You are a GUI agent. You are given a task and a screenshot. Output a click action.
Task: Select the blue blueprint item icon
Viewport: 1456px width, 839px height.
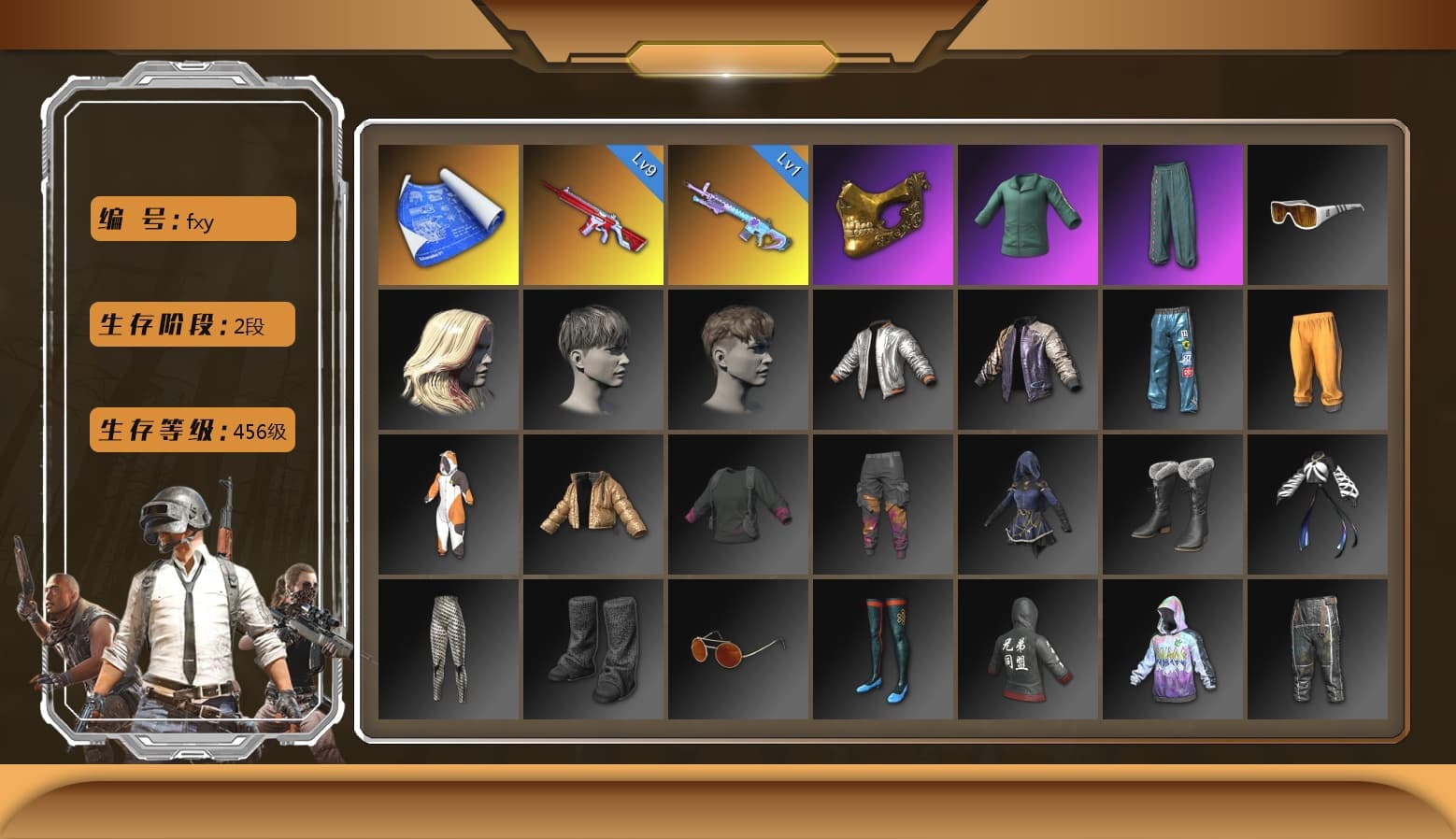pos(447,213)
